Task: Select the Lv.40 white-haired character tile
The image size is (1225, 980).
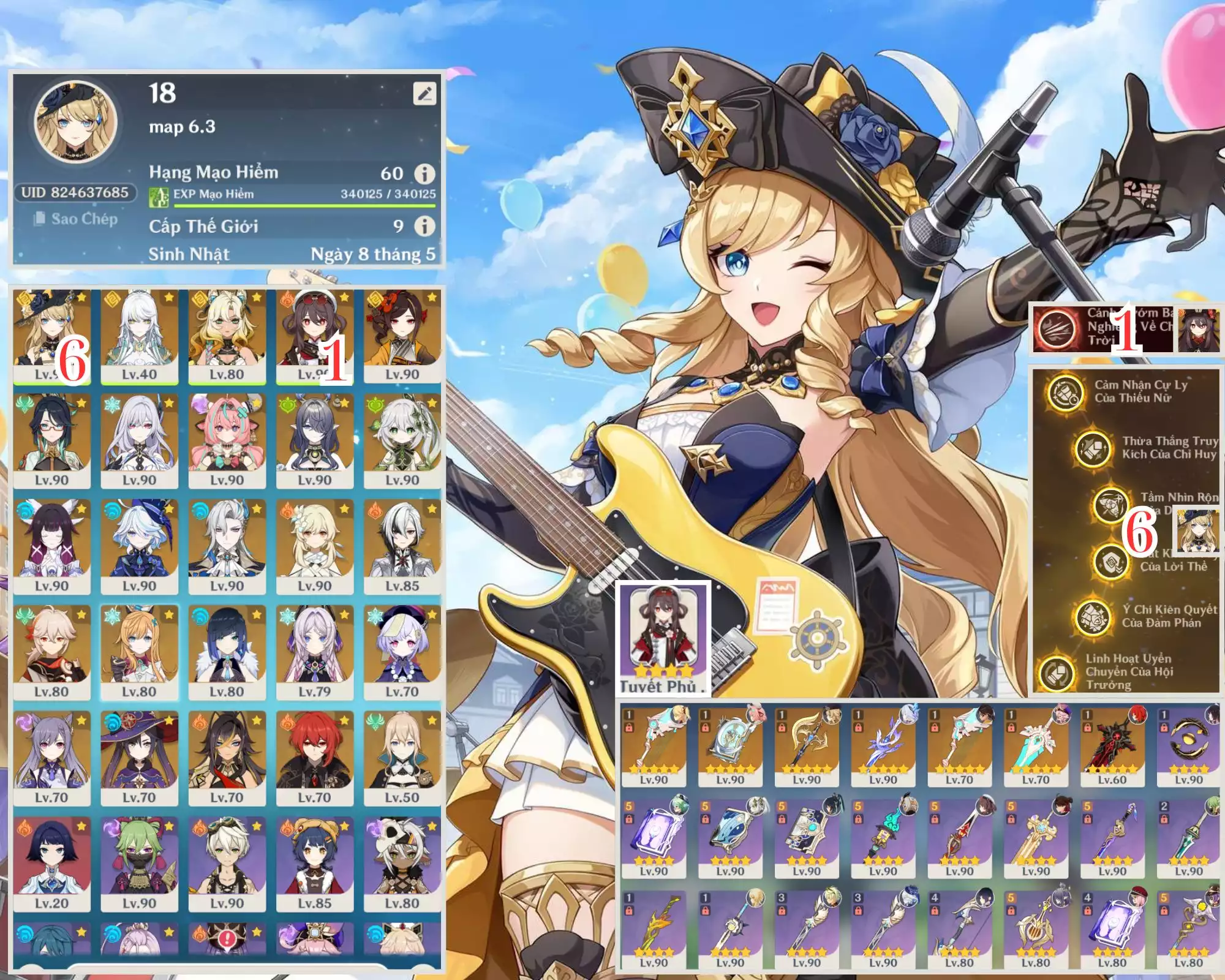Action: (x=139, y=336)
